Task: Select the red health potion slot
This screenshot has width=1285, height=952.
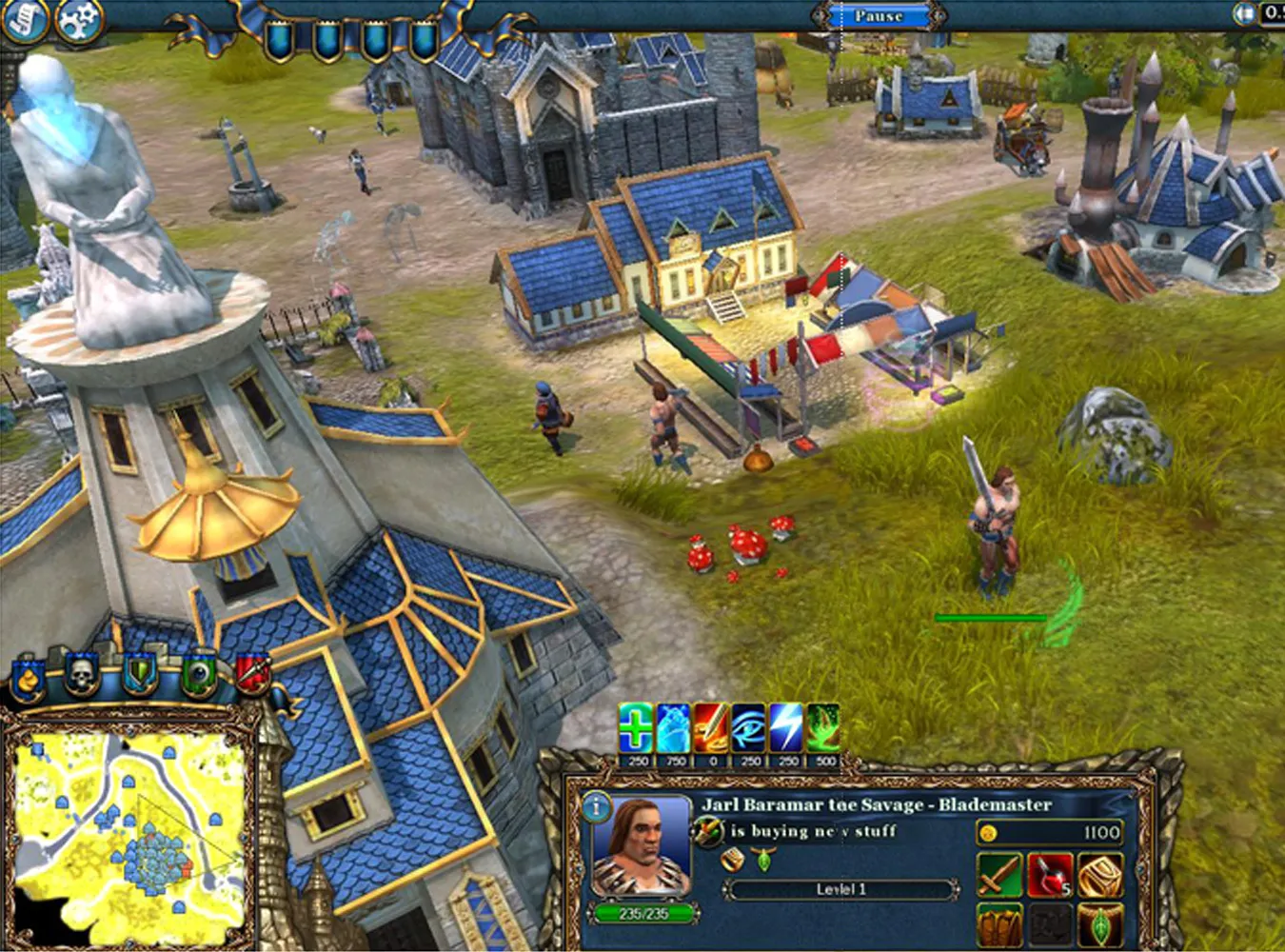Action: click(x=1049, y=876)
